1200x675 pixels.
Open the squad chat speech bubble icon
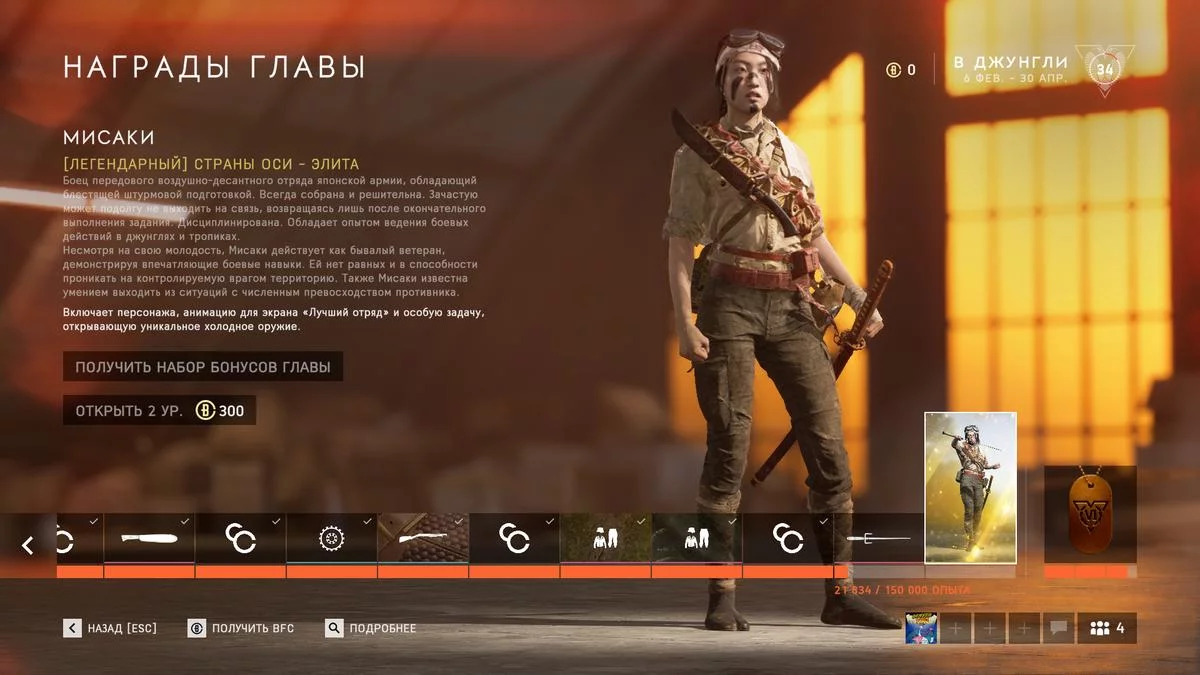tap(1057, 628)
